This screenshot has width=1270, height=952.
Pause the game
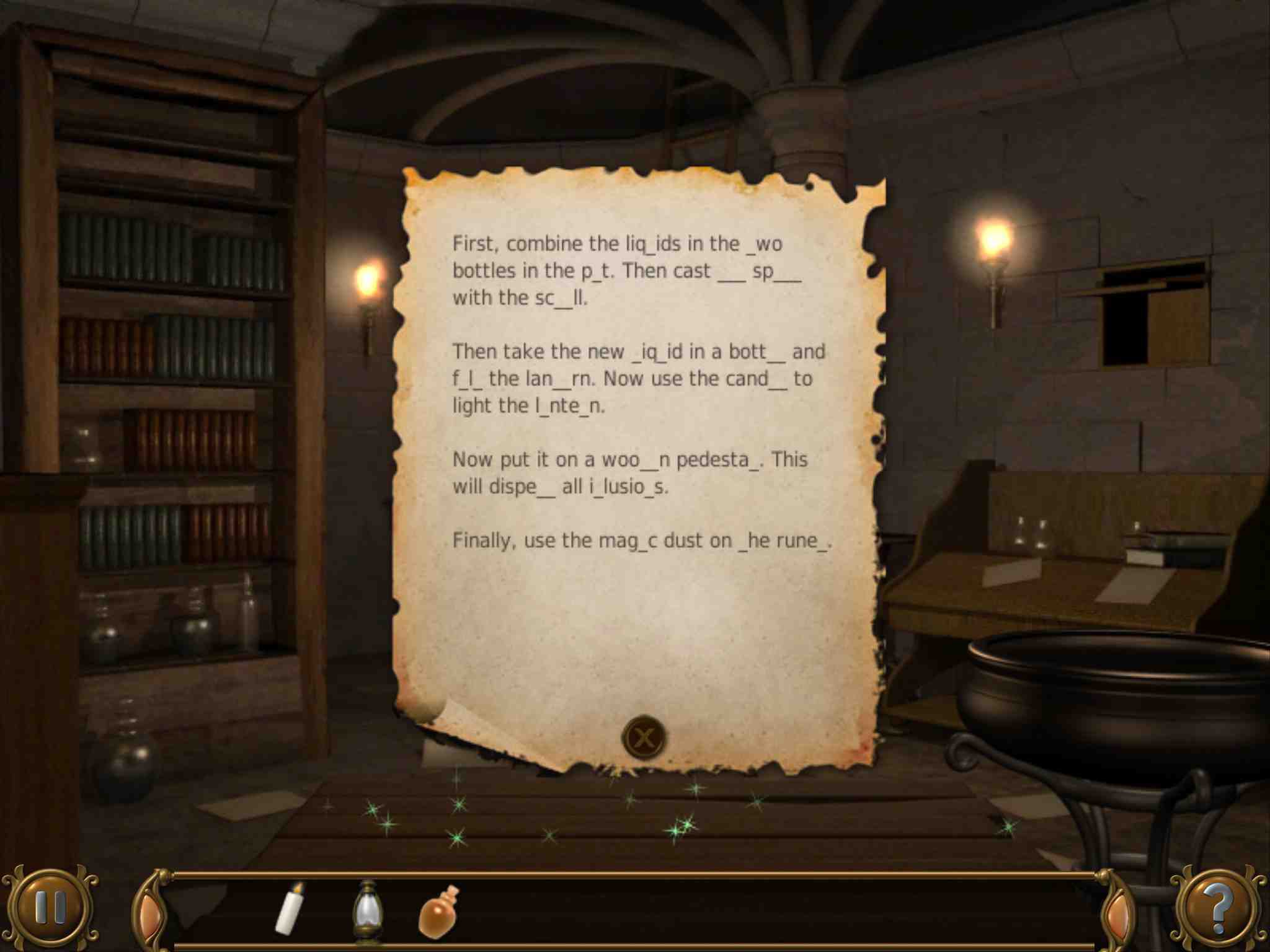[50, 908]
